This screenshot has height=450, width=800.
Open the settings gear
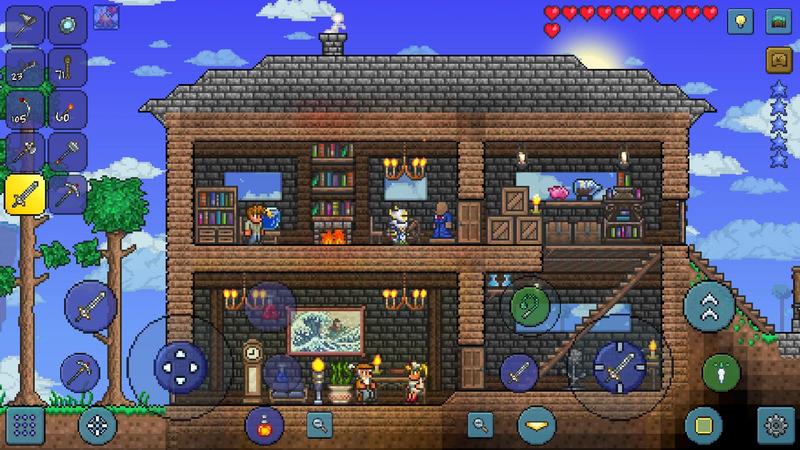(x=774, y=424)
